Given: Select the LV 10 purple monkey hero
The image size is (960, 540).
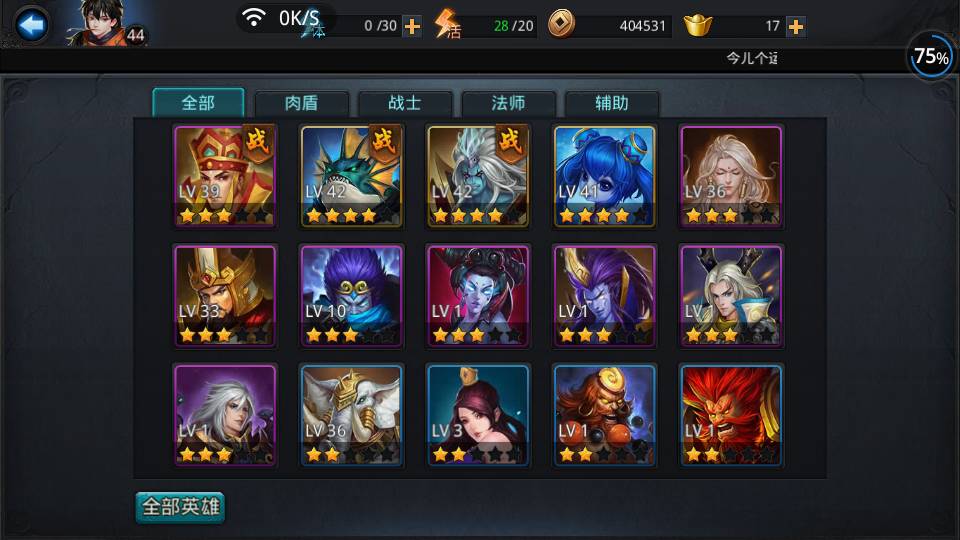Looking at the screenshot, I should [x=351, y=296].
